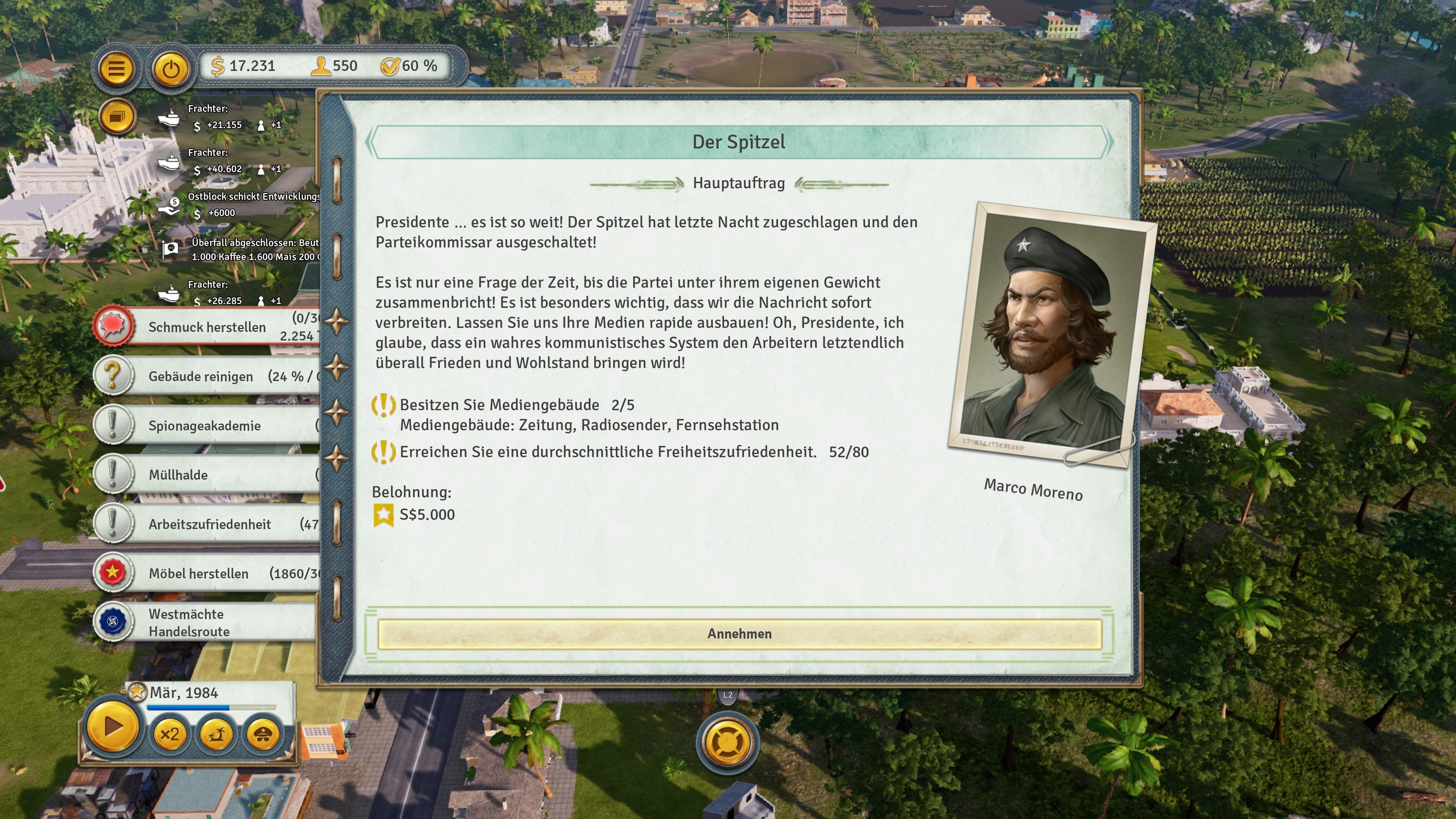This screenshot has width=1456, height=819.
Task: Open the Frachter notification with +21.155
Action: pos(168,118)
